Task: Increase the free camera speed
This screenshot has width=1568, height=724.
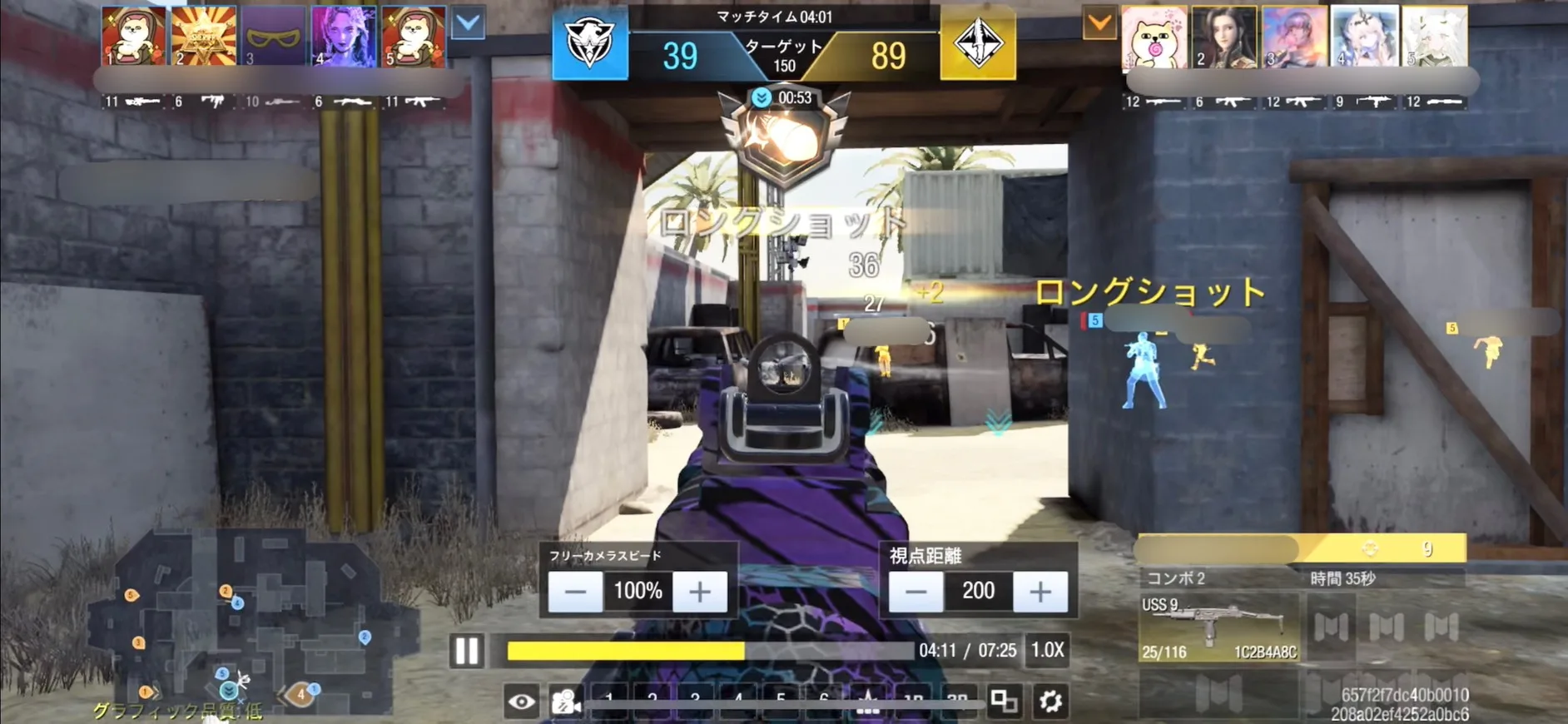Action: point(700,592)
